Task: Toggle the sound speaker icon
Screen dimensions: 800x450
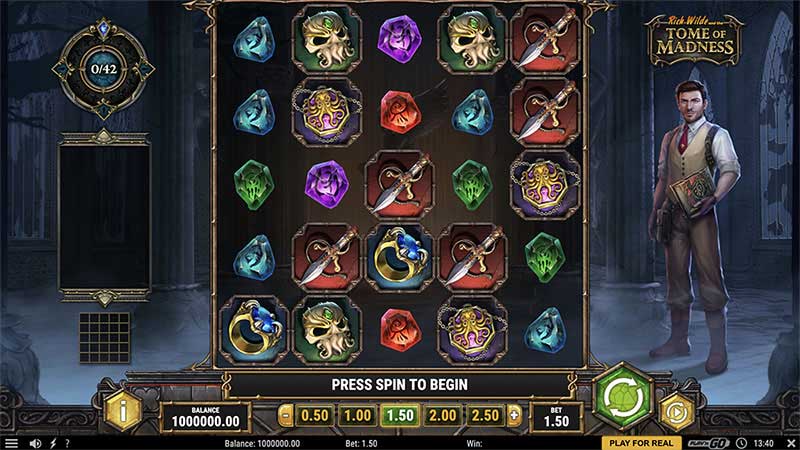Action: pos(36,442)
